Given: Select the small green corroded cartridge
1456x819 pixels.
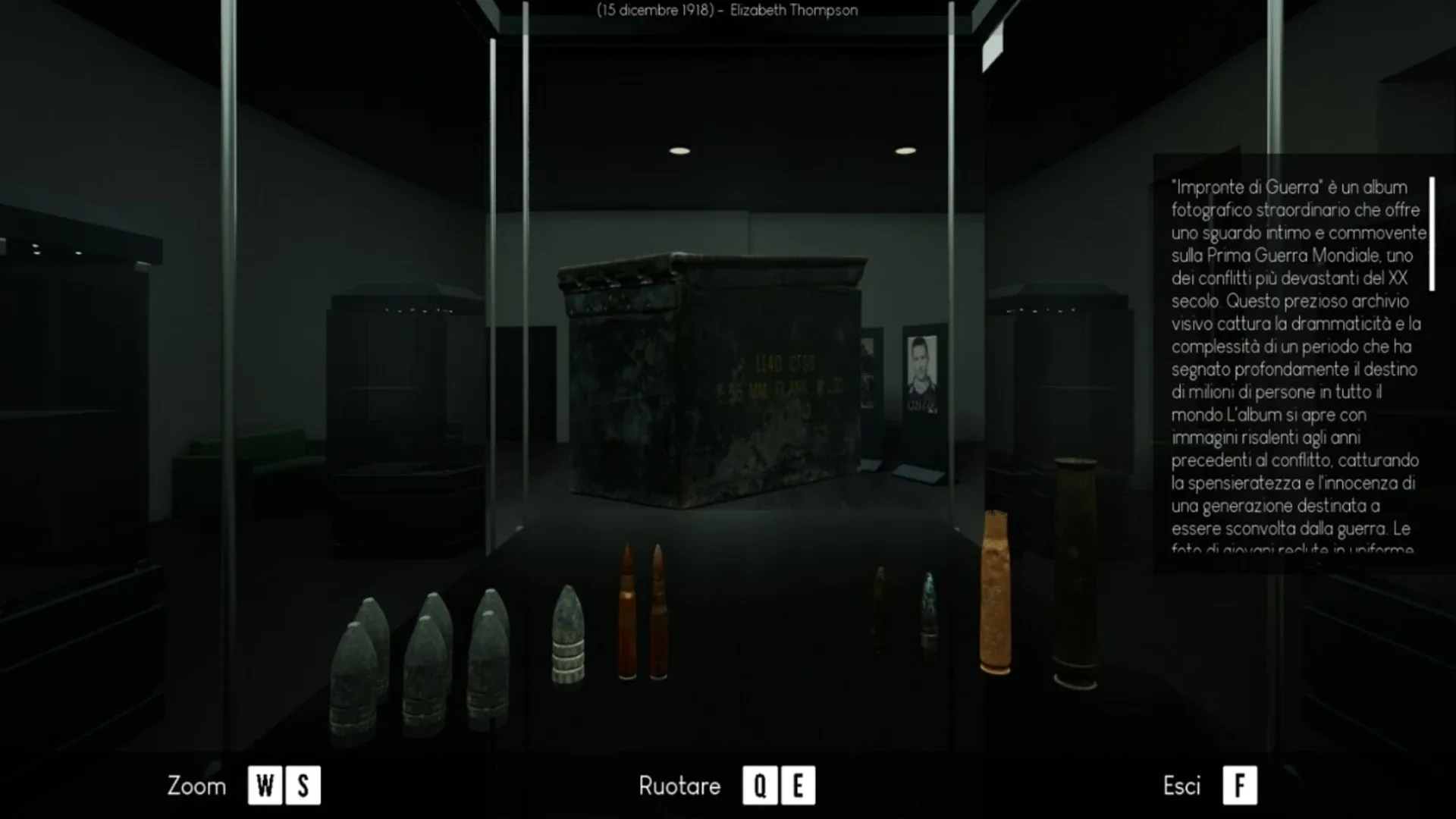Looking at the screenshot, I should (928, 607).
